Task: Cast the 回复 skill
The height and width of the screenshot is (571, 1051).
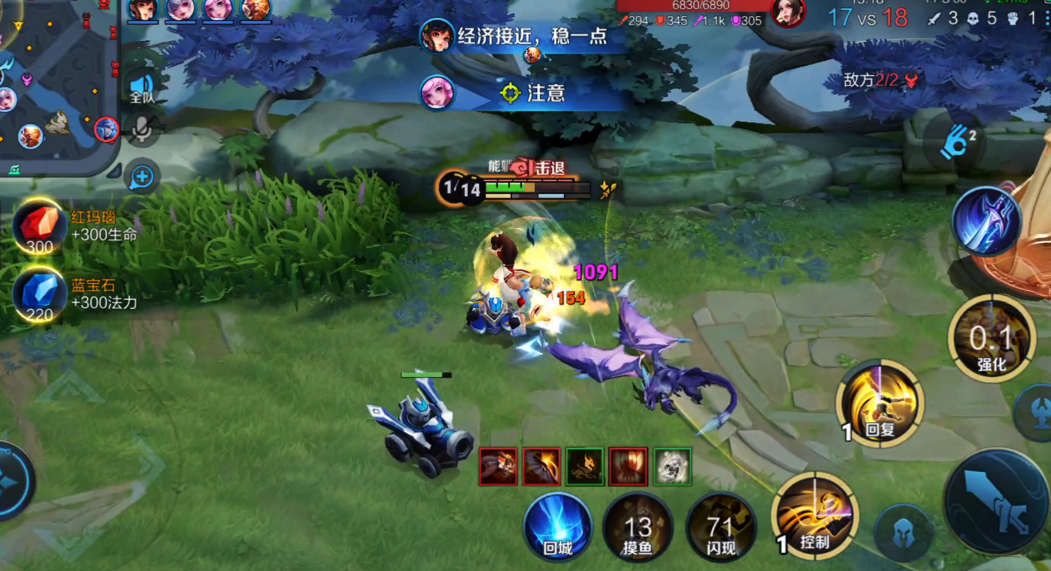Action: coord(879,404)
